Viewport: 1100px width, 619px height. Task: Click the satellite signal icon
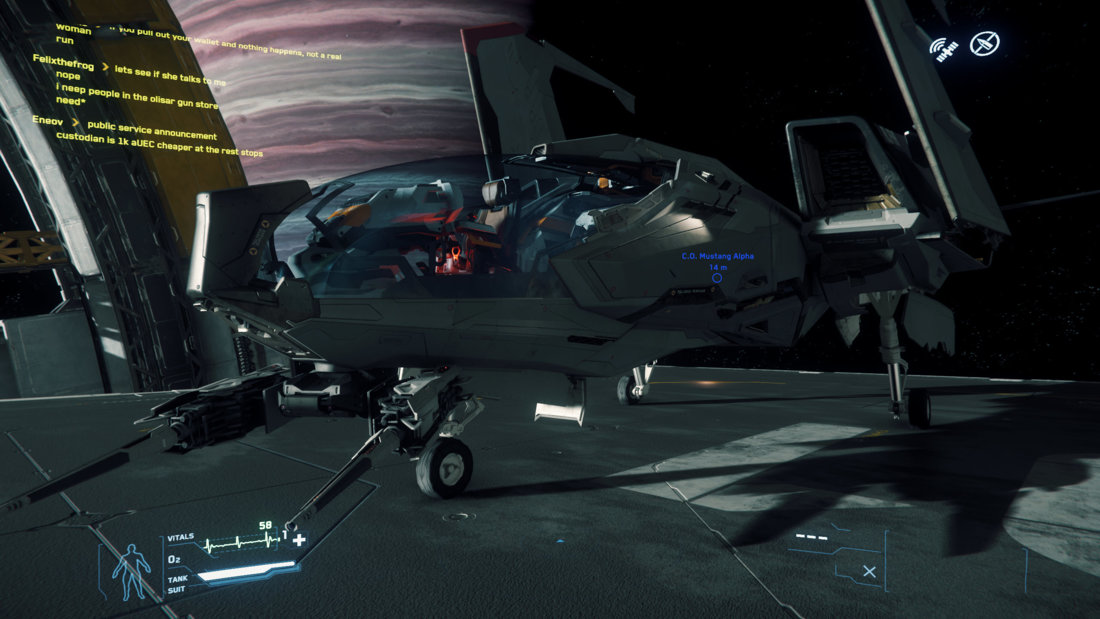943,47
